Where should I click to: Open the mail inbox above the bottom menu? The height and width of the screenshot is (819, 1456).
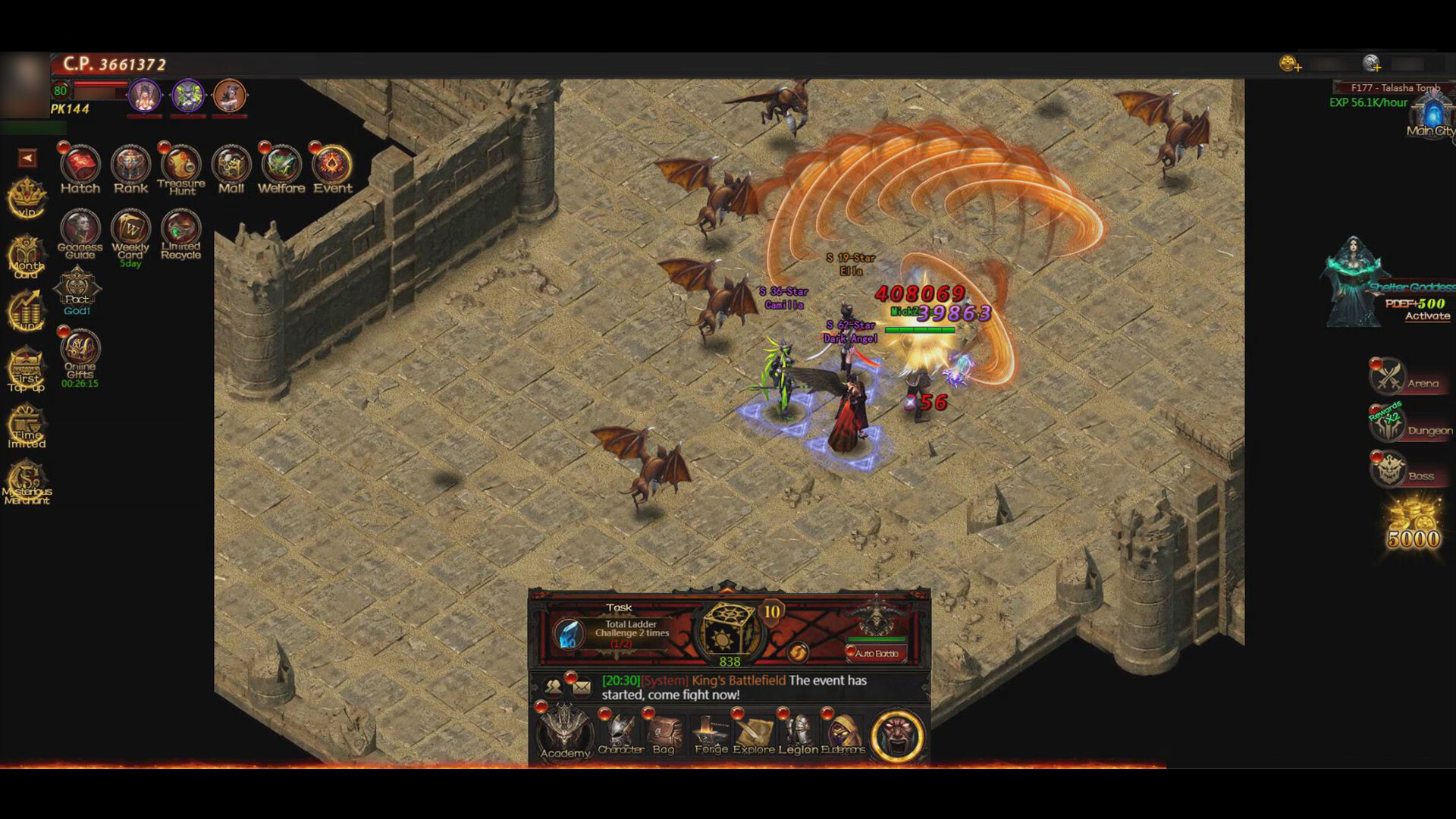(x=580, y=686)
